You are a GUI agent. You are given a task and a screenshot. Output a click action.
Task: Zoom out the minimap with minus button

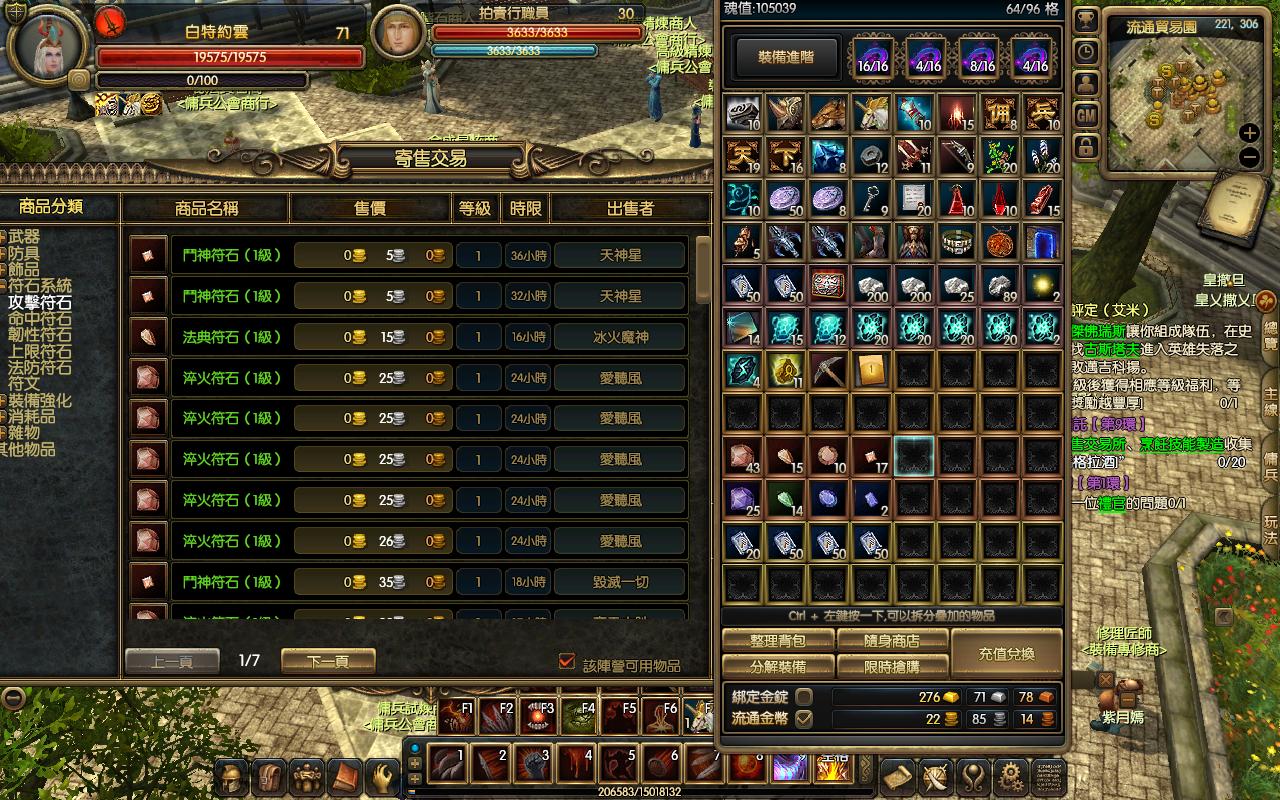click(1249, 157)
